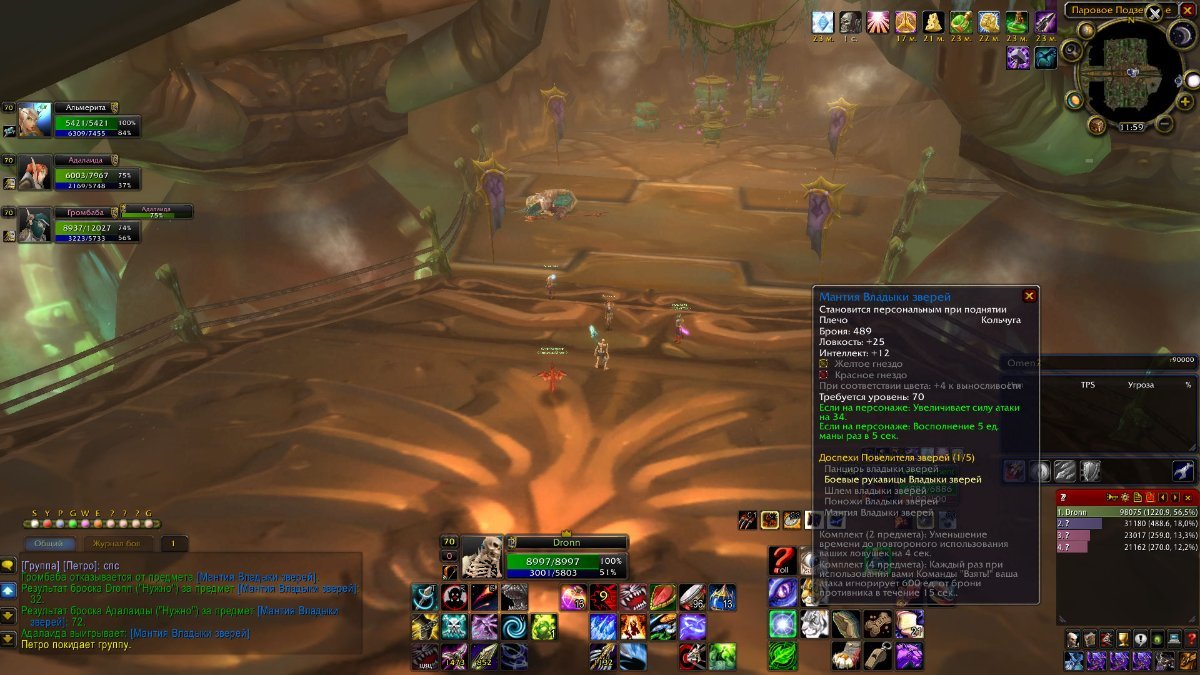Use the silver whistle action slot
This screenshot has height=675, width=1200.
[x=878, y=655]
